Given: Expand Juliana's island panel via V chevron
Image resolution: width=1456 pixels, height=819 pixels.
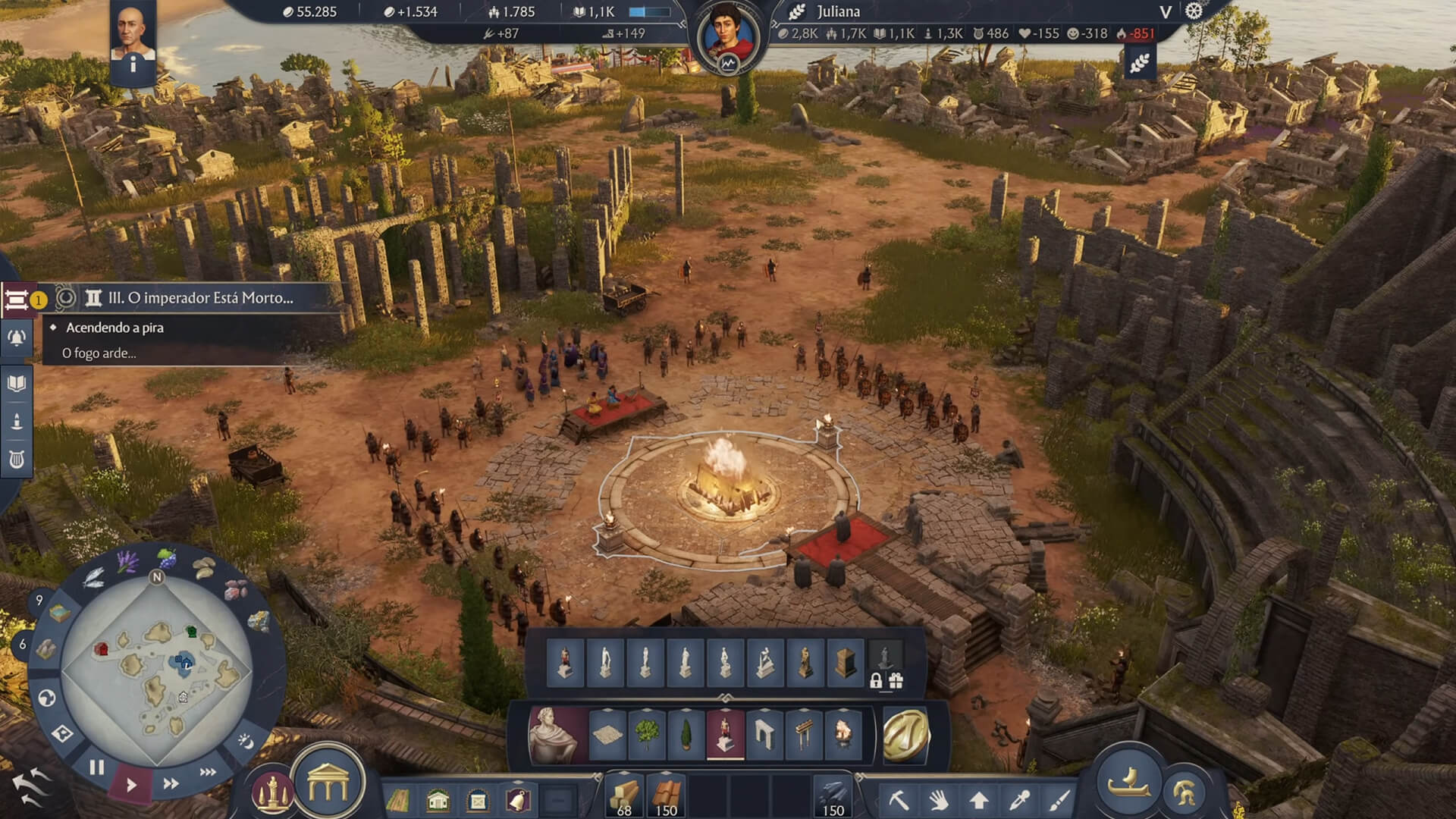Looking at the screenshot, I should click(1166, 11).
